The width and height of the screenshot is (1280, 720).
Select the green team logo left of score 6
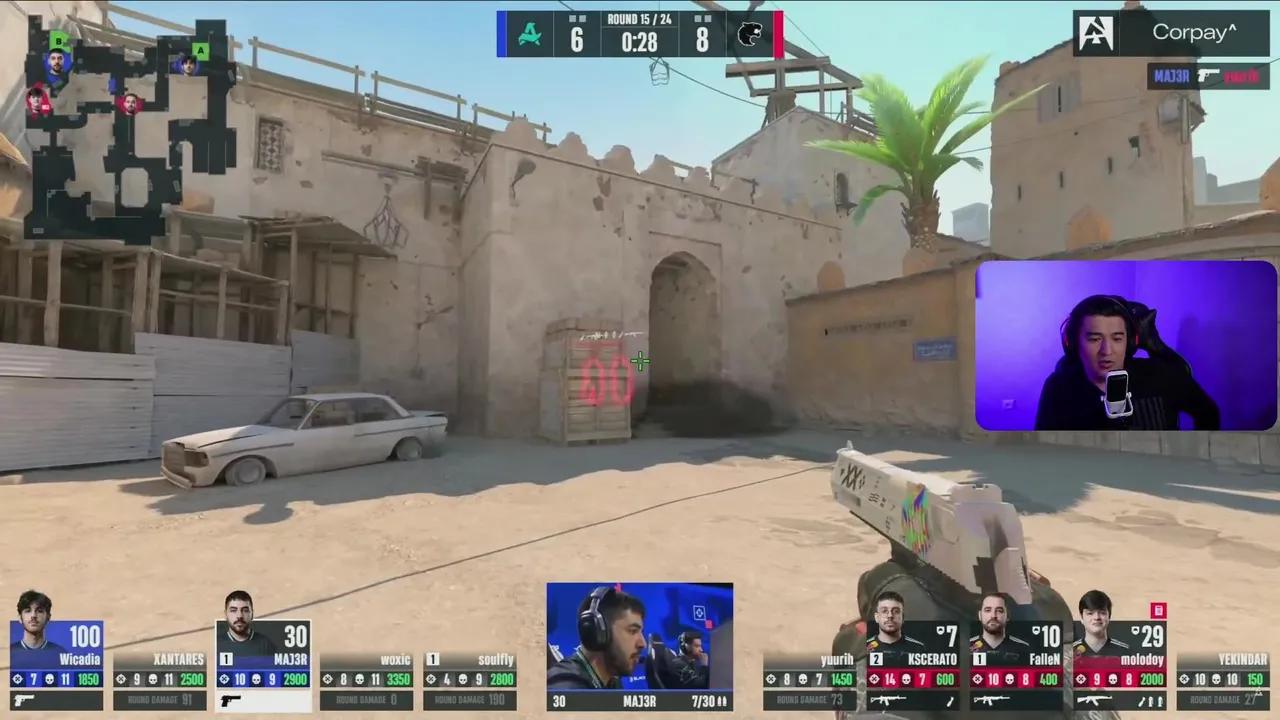tap(530, 33)
